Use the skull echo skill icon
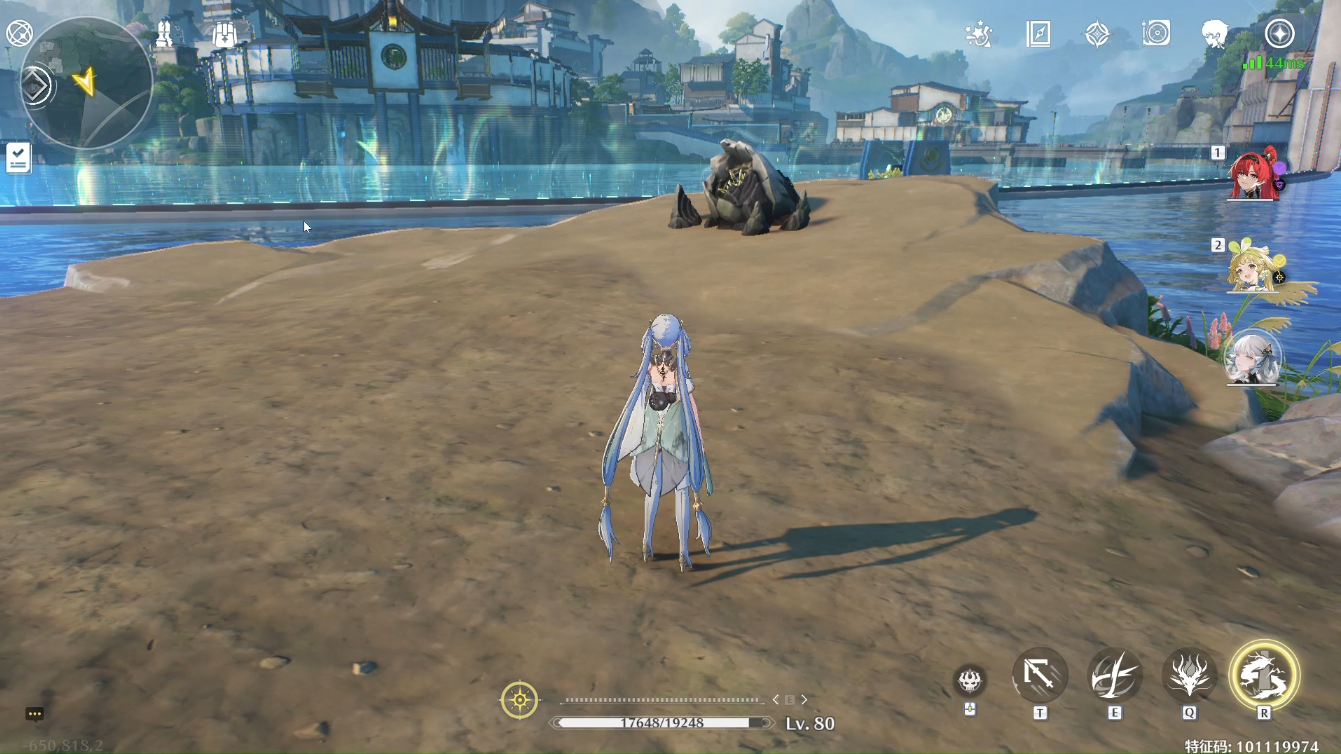Viewport: 1341px width, 754px height. pos(969,681)
